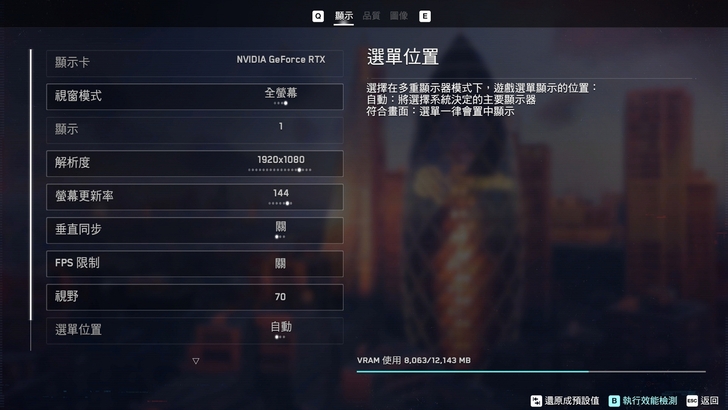
Task: Select the 選單位置 setting row
Action: point(195,330)
